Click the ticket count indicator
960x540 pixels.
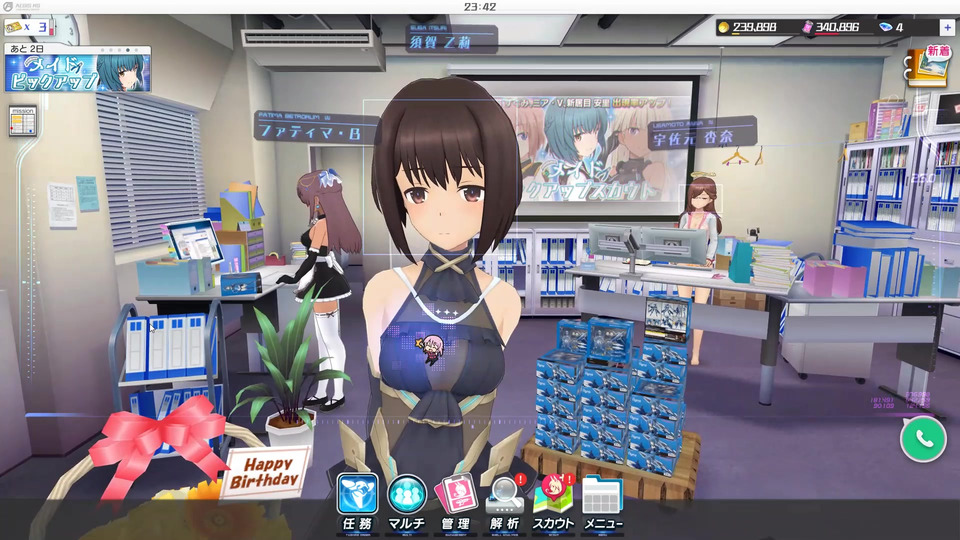click(x=29, y=27)
